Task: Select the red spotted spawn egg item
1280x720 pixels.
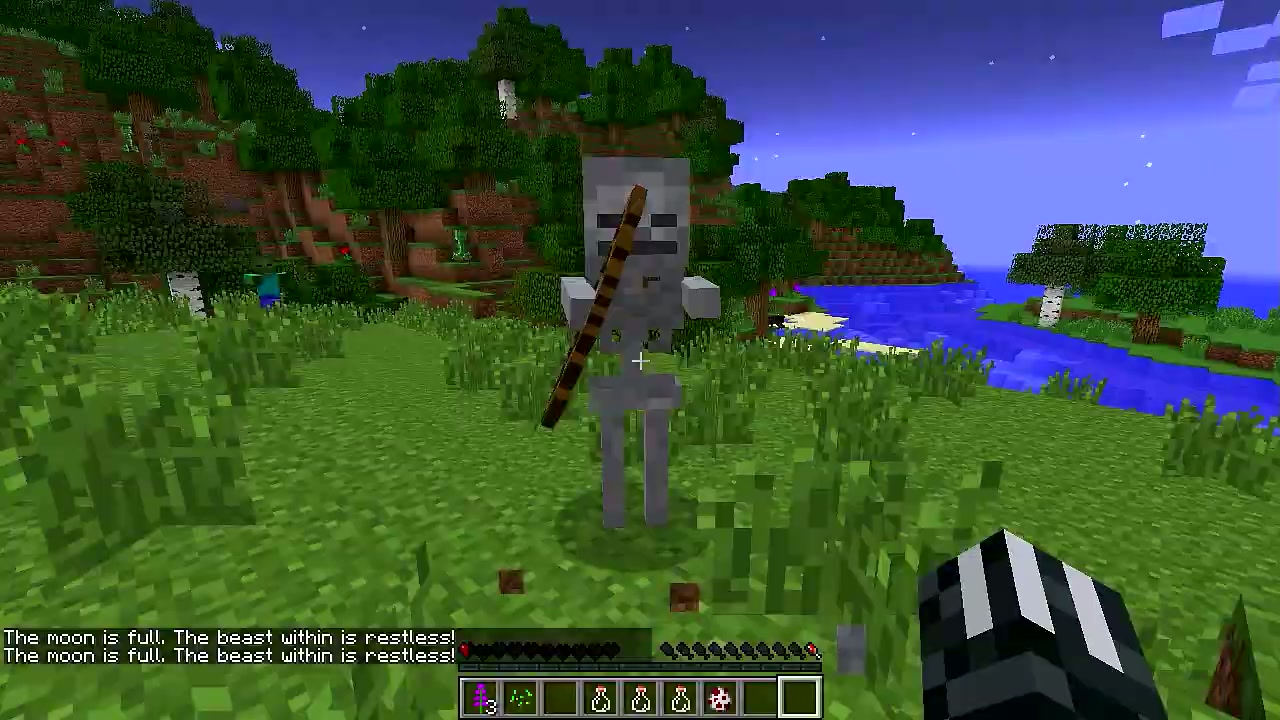Action: (x=721, y=697)
